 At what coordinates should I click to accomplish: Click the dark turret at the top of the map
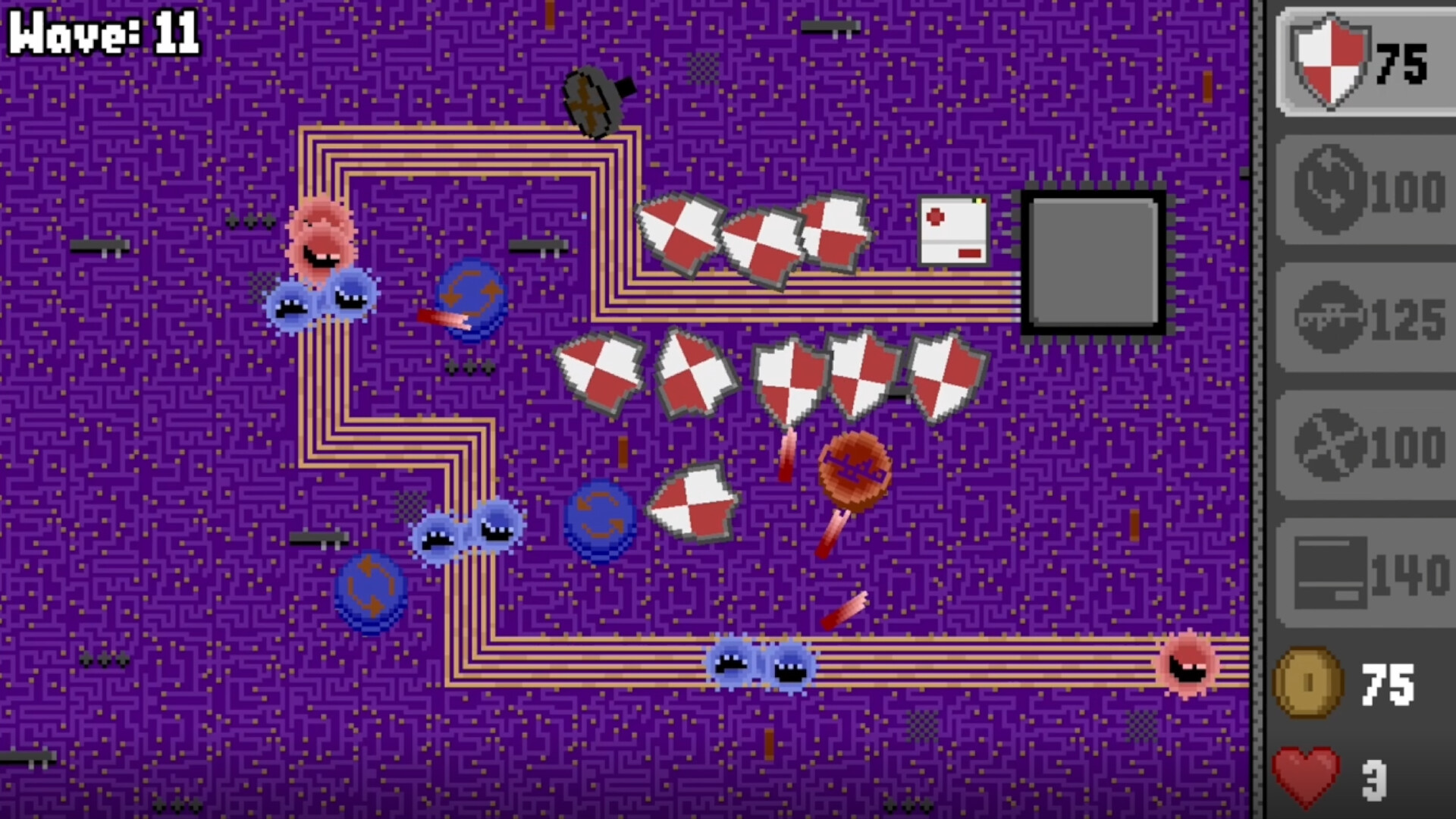point(595,102)
